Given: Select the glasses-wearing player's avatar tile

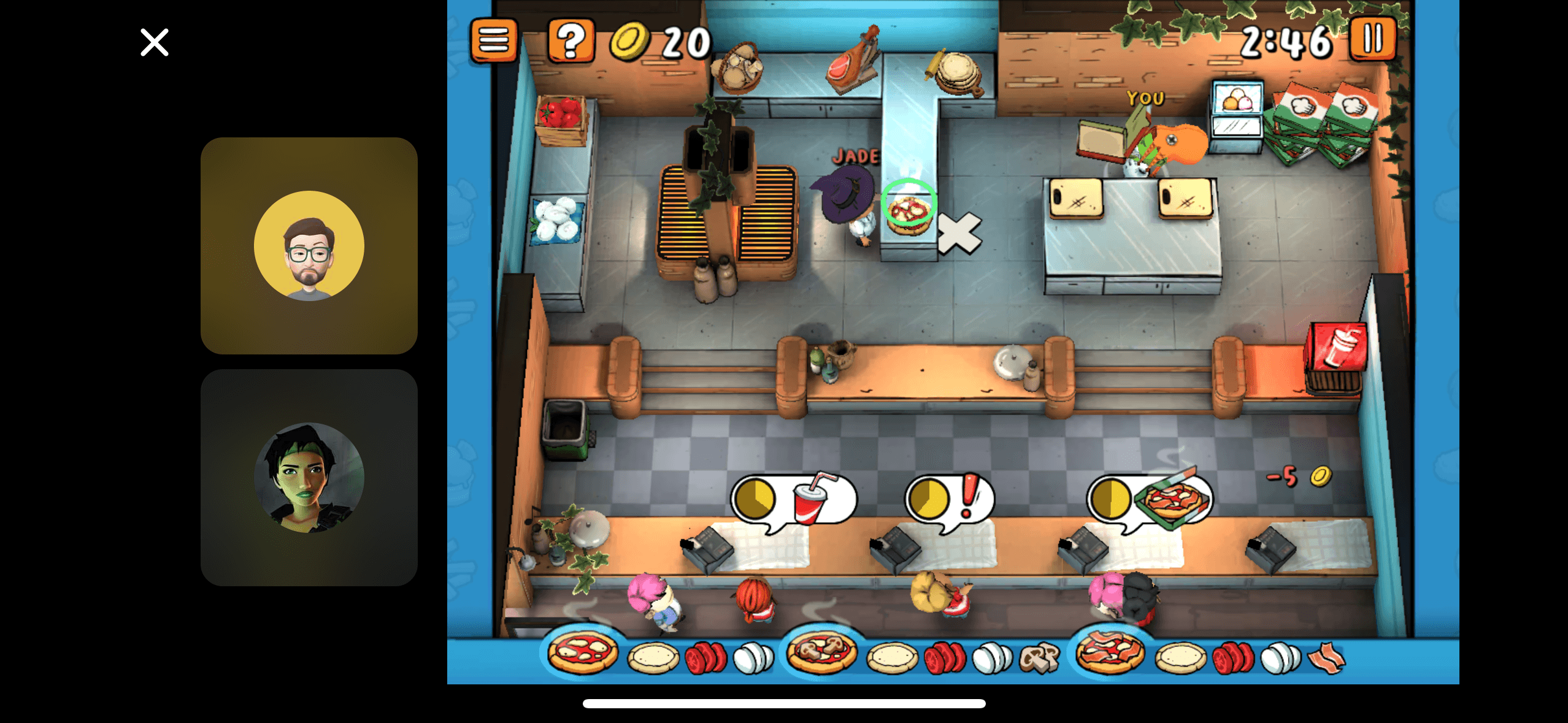Looking at the screenshot, I should click(309, 246).
